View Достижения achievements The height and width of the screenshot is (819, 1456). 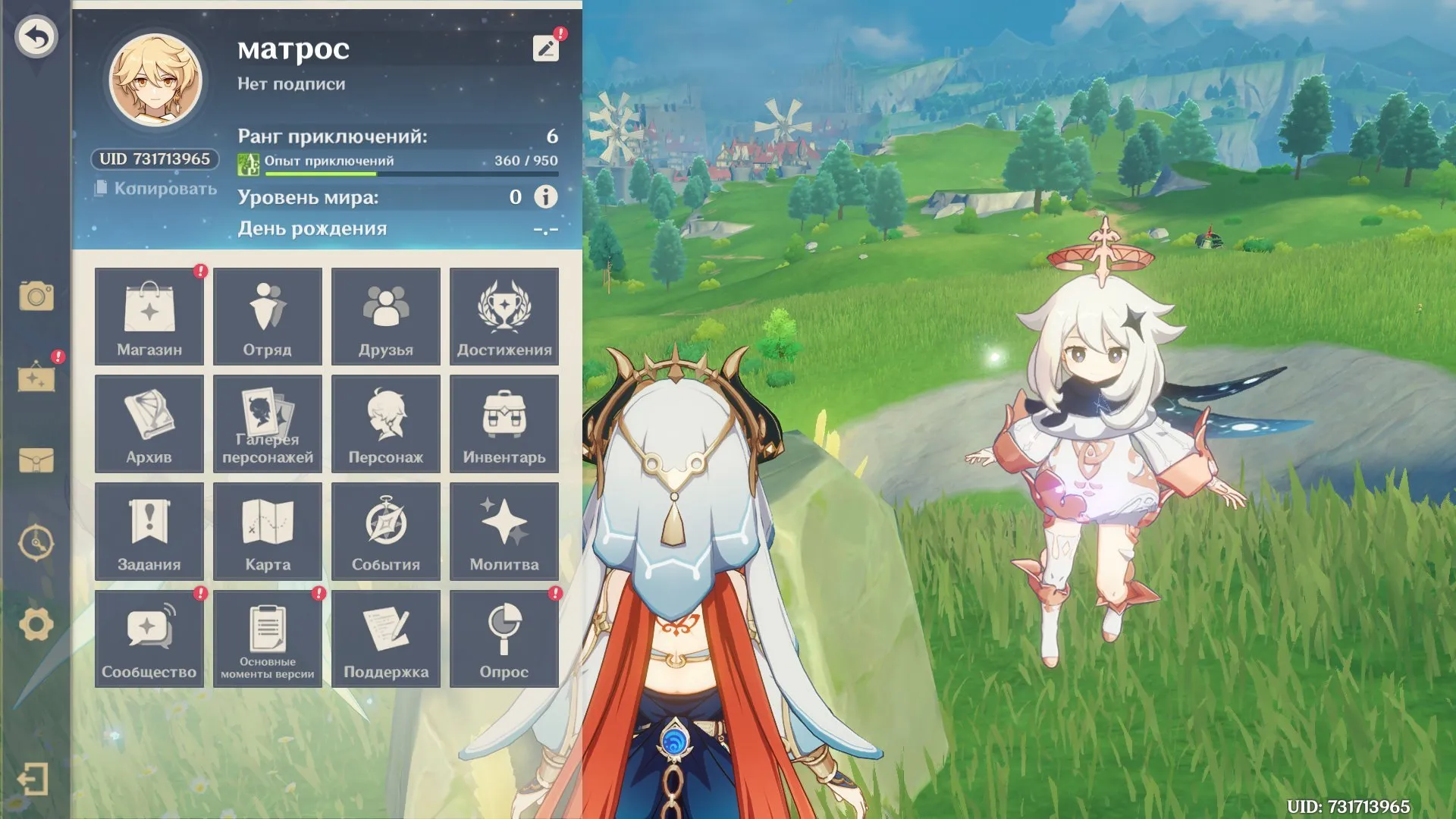click(504, 316)
